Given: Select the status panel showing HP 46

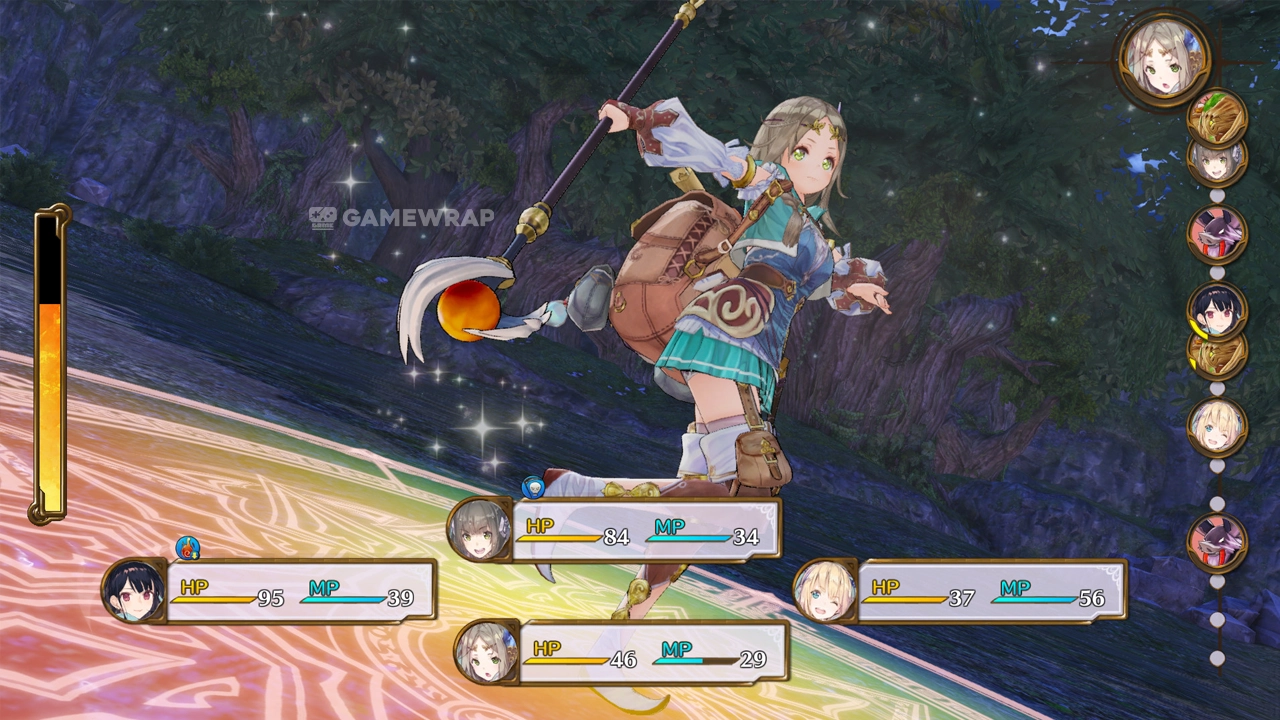Looking at the screenshot, I should tap(622, 652).
